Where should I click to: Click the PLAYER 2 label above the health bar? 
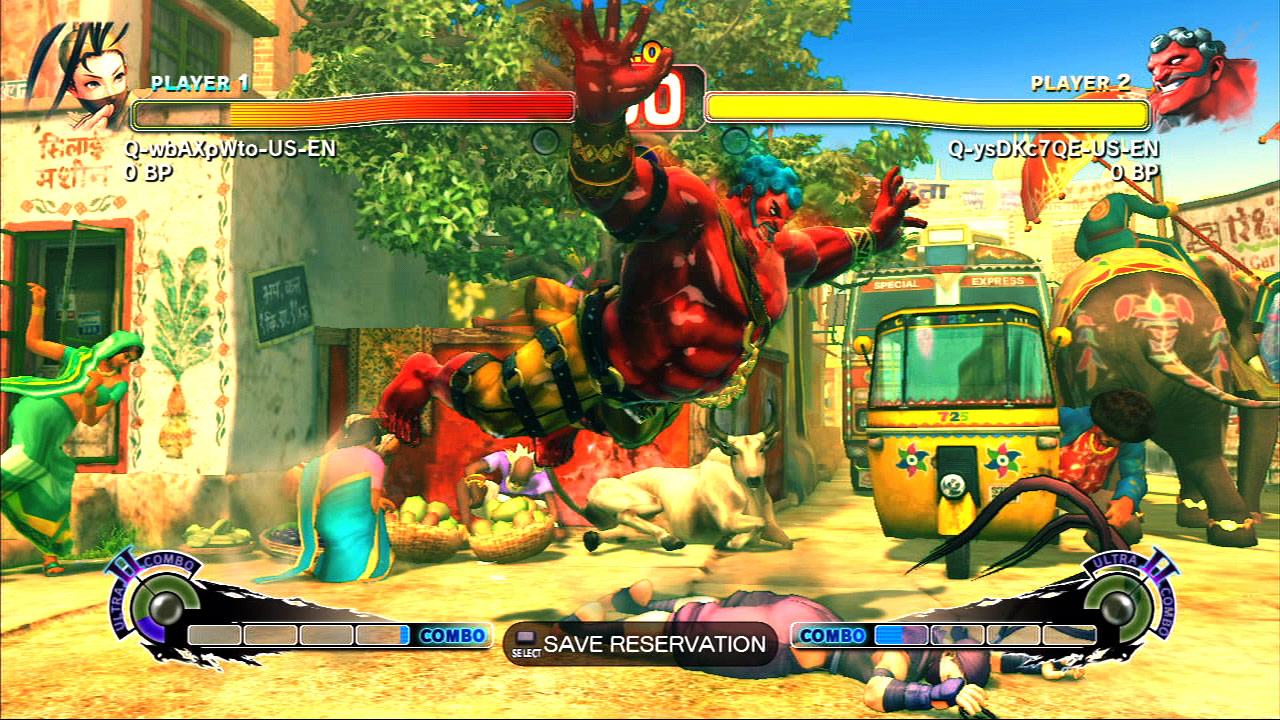point(1078,81)
